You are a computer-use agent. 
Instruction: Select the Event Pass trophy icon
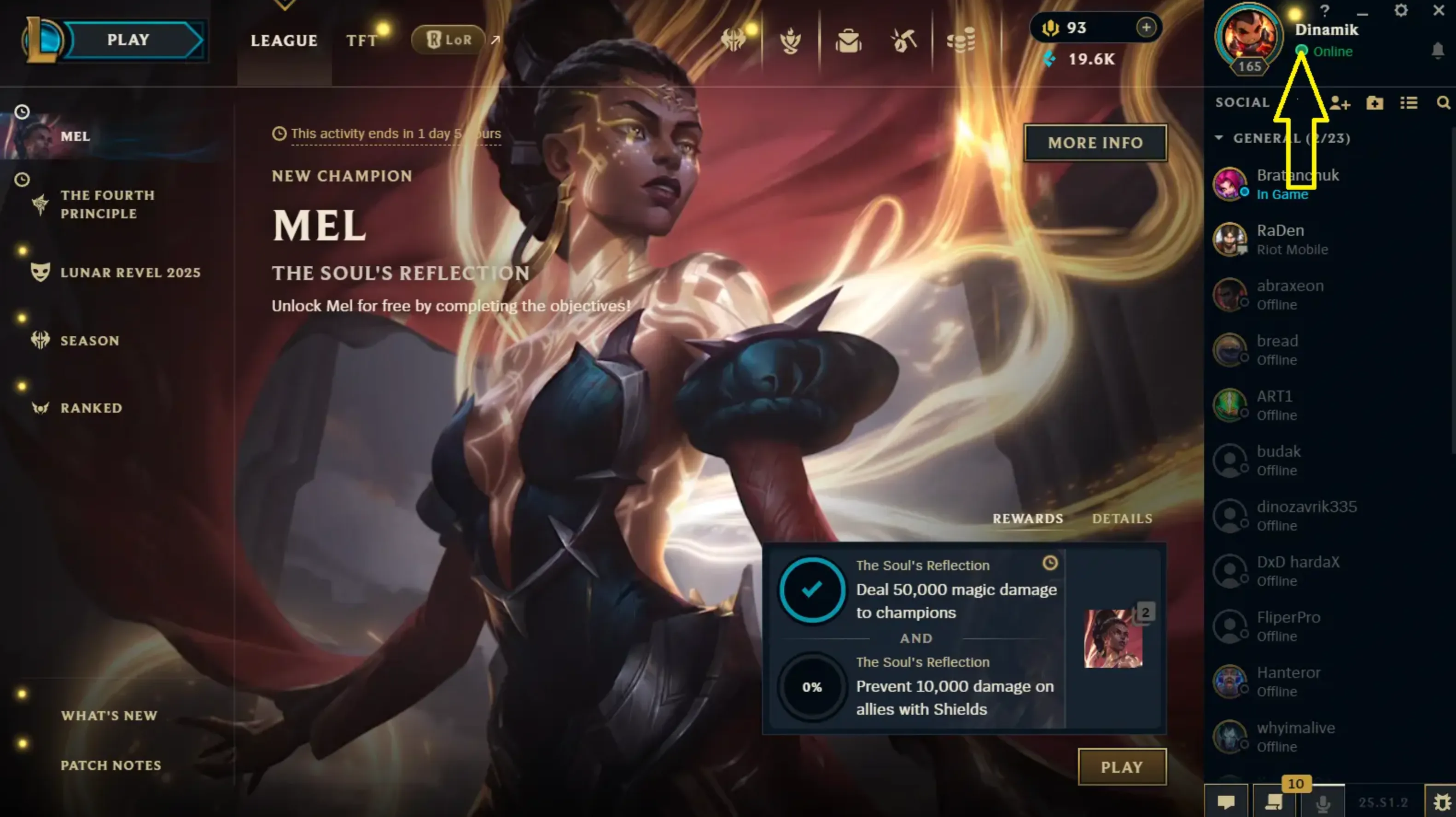click(x=790, y=40)
